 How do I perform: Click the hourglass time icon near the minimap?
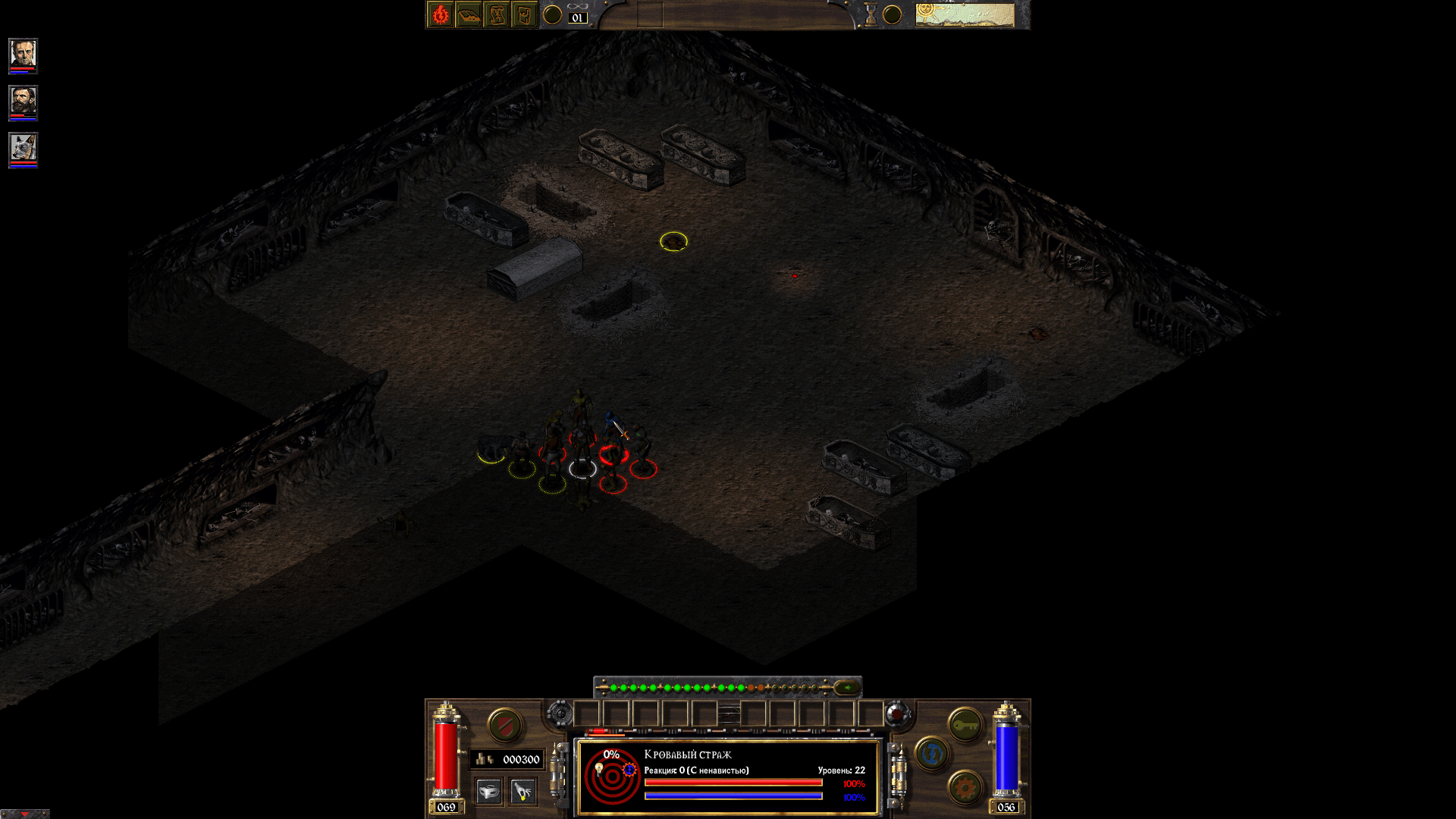pos(871,14)
